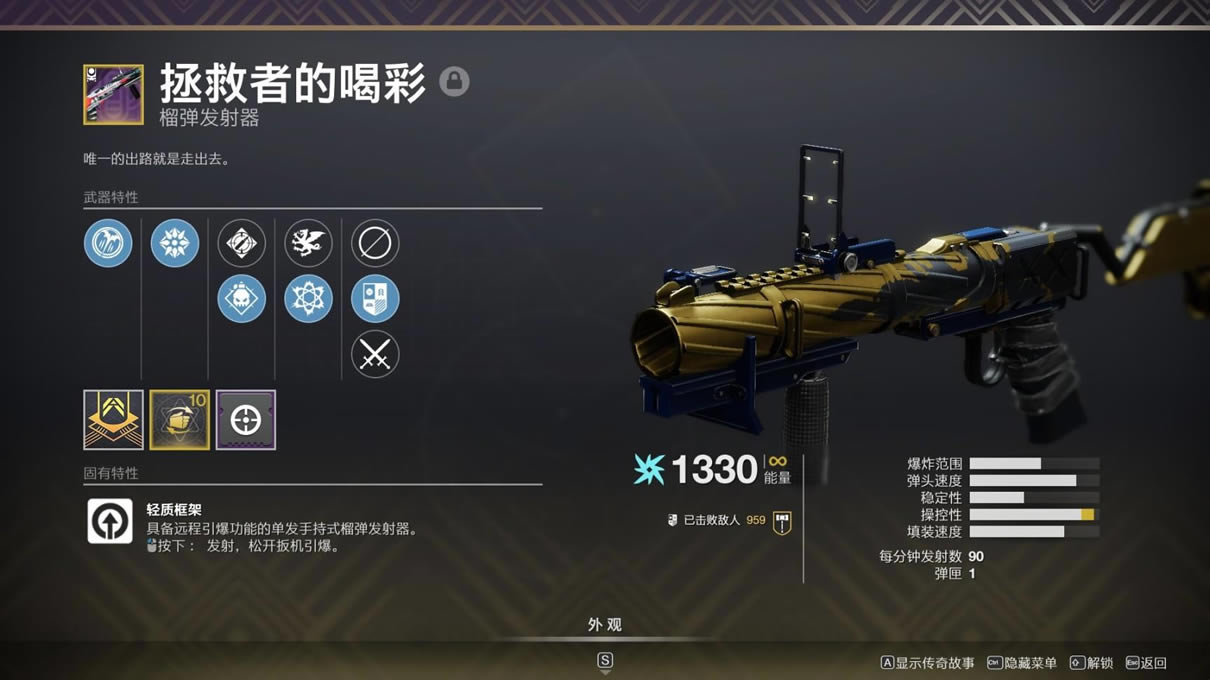The height and width of the screenshot is (680, 1210).
Task: Choose the skull-in-diamond perk
Action: [242, 299]
